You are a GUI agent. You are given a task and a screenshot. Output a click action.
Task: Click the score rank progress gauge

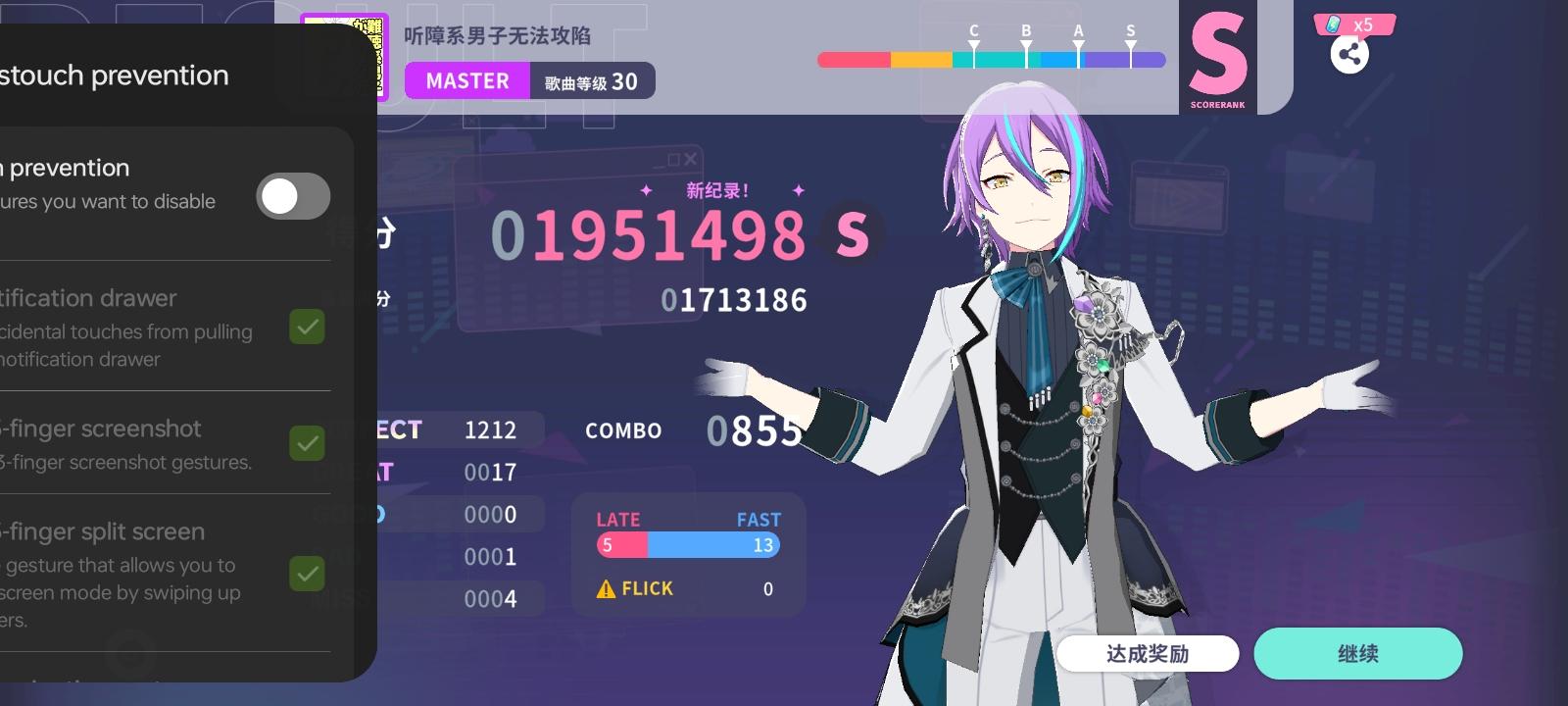tap(990, 60)
